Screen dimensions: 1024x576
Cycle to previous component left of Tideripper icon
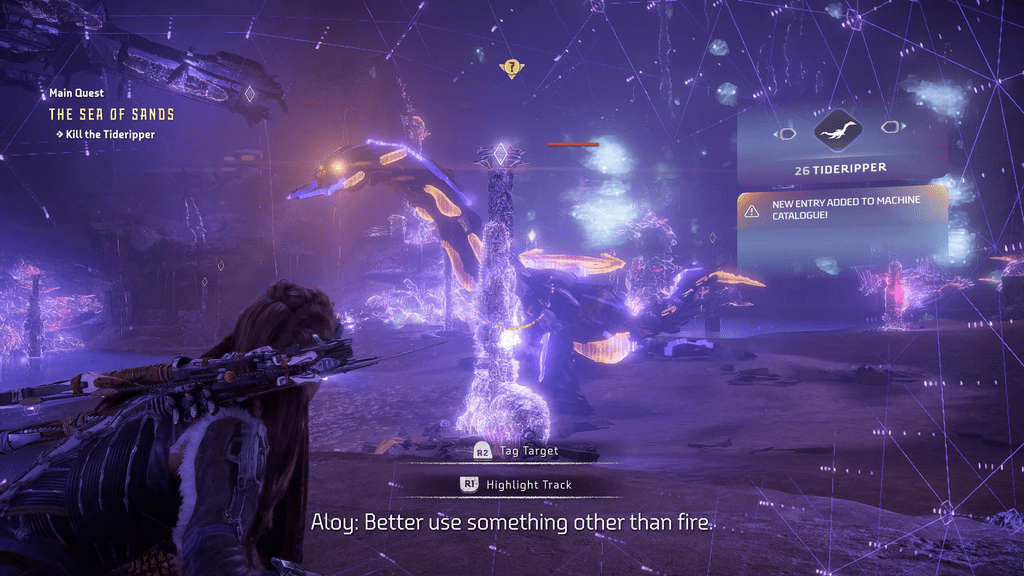[786, 130]
